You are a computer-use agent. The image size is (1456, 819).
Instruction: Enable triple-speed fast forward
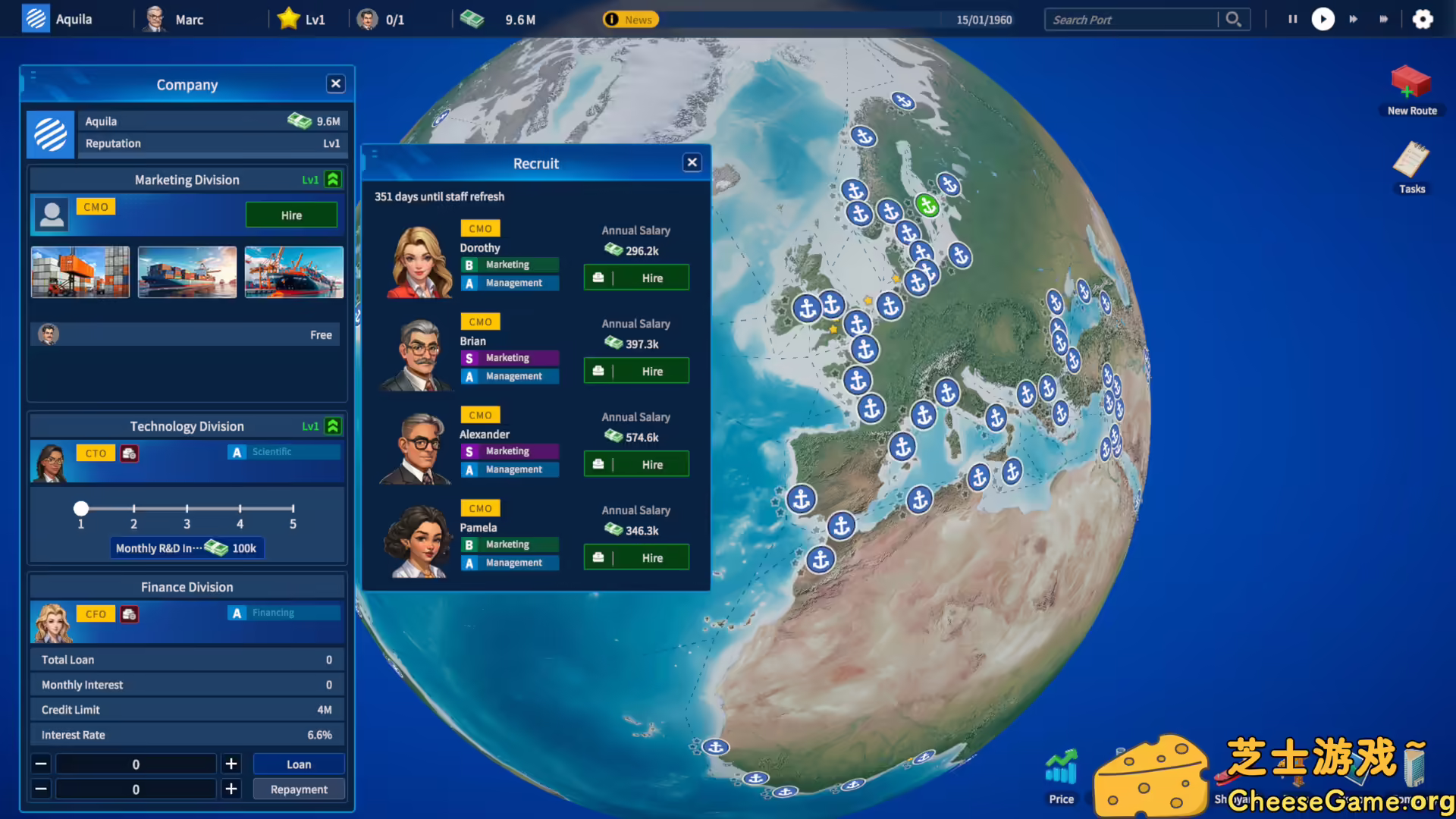(1385, 19)
